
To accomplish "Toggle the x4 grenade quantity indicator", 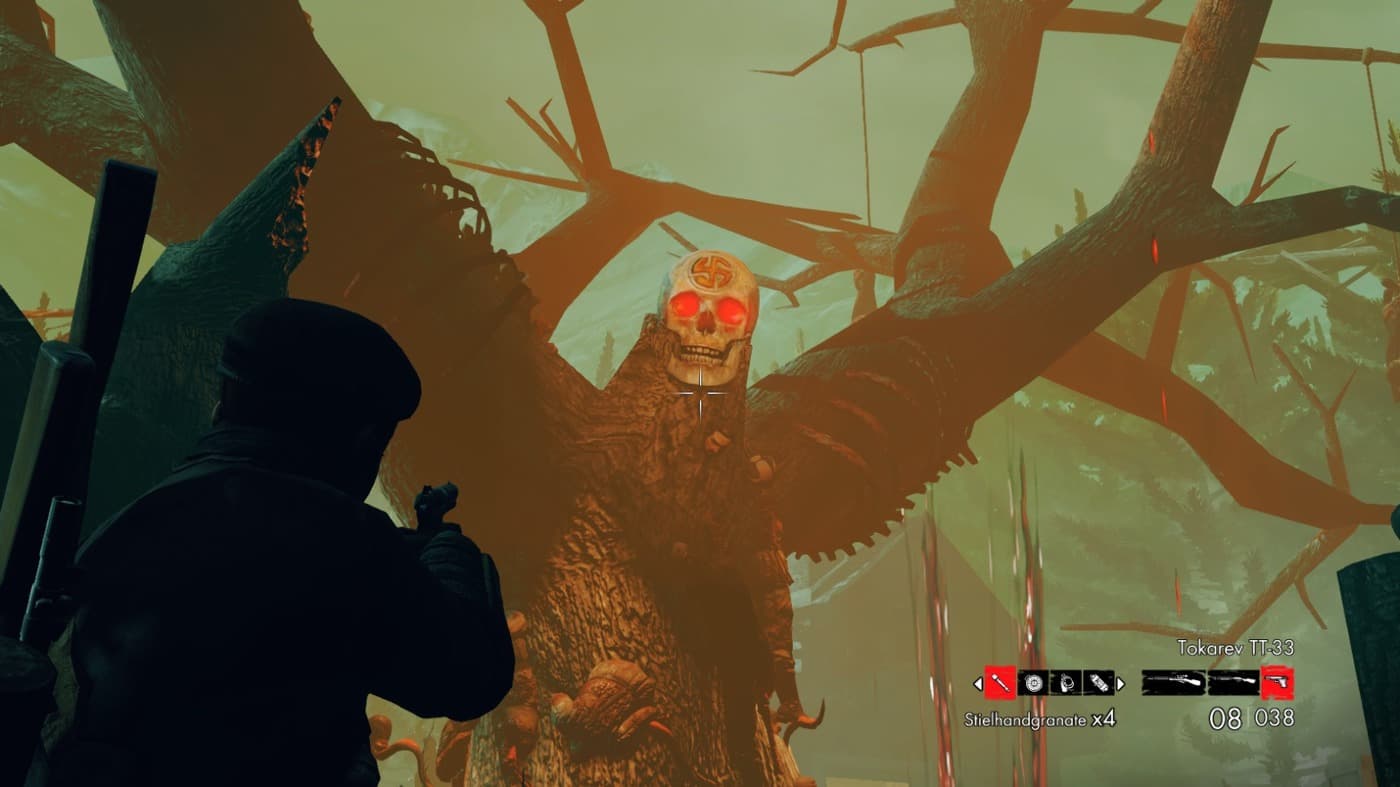I will [1106, 717].
